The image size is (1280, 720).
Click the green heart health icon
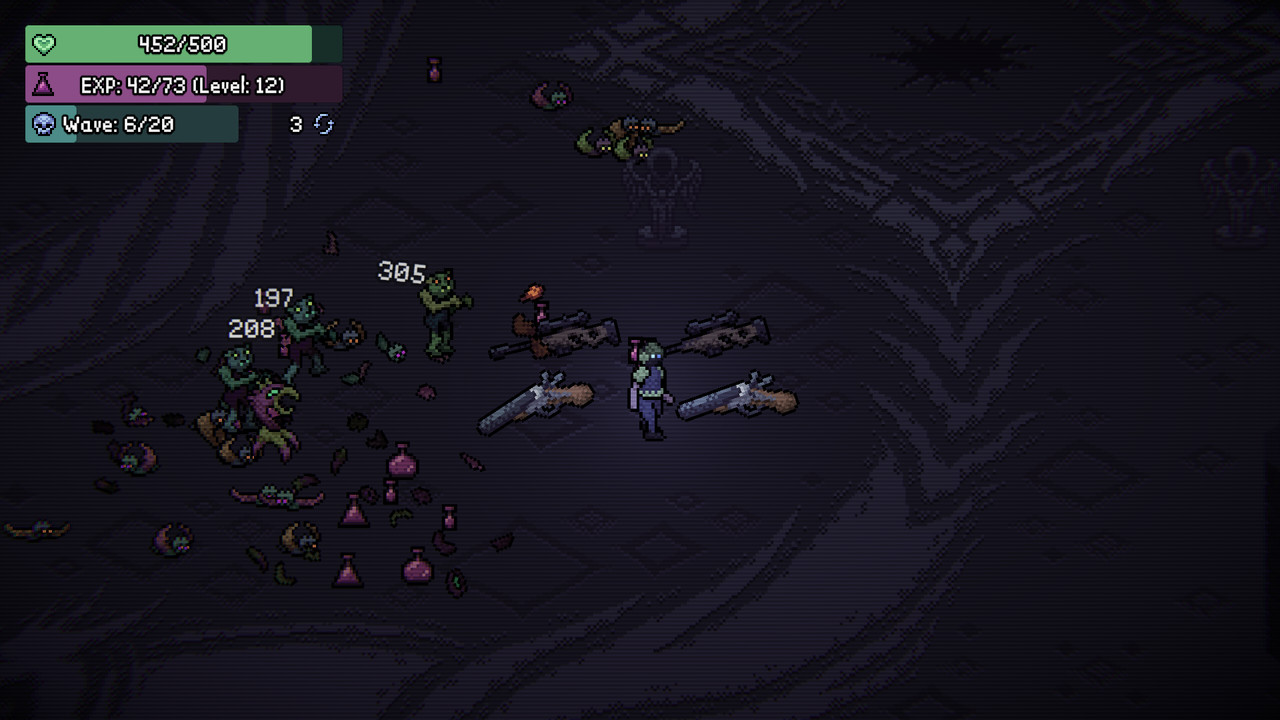45,44
